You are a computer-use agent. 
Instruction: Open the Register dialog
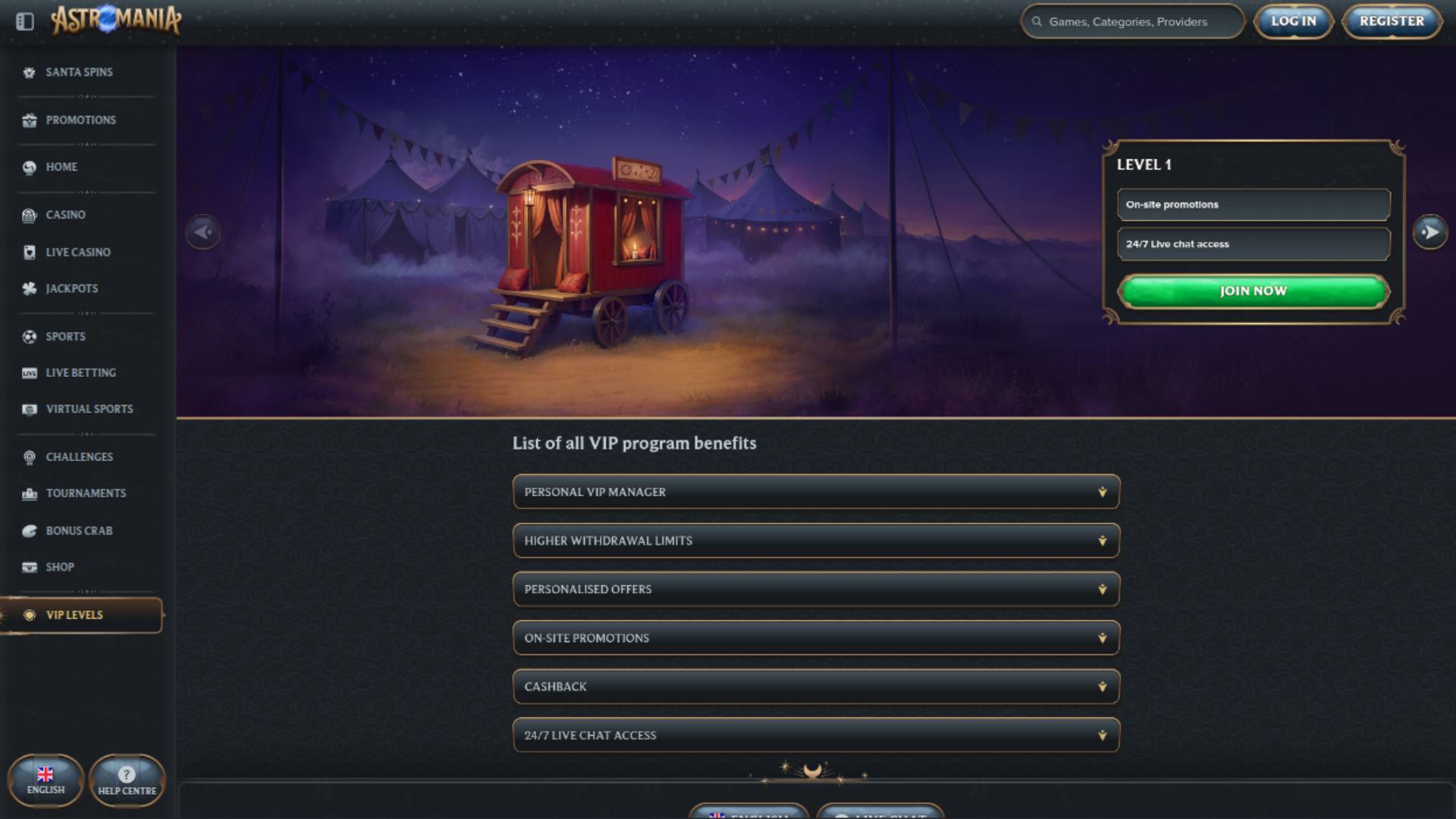pos(1391,20)
